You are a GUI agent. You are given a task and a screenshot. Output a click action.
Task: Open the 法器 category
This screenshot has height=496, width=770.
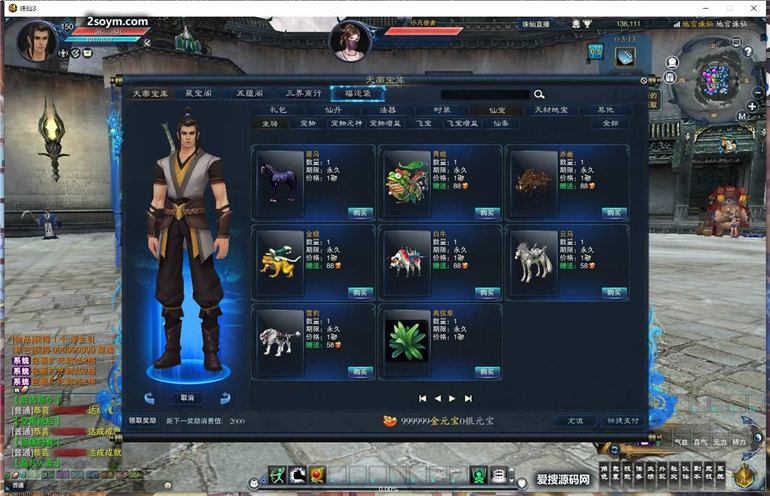click(387, 110)
